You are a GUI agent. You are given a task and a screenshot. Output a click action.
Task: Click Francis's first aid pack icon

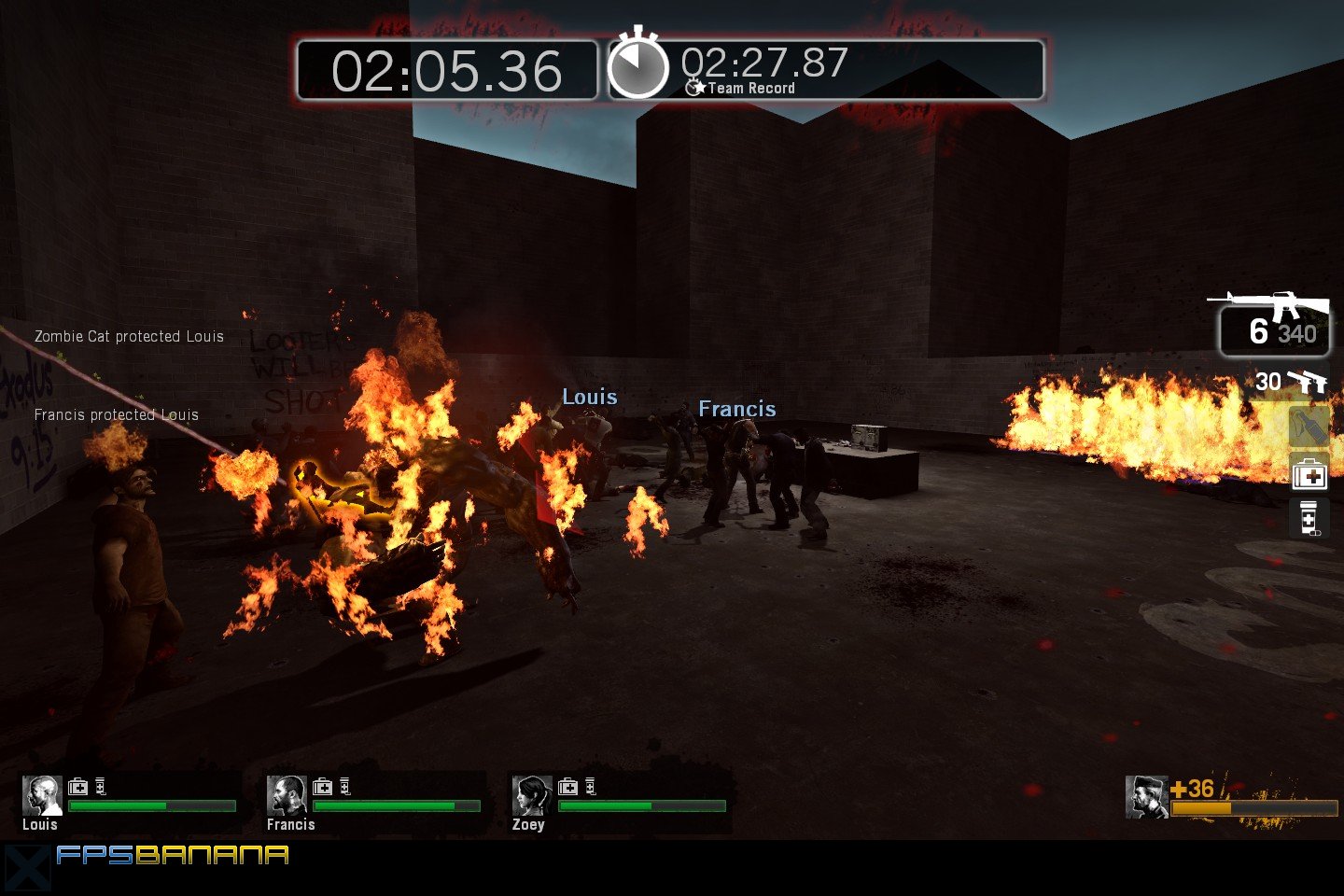(x=324, y=786)
